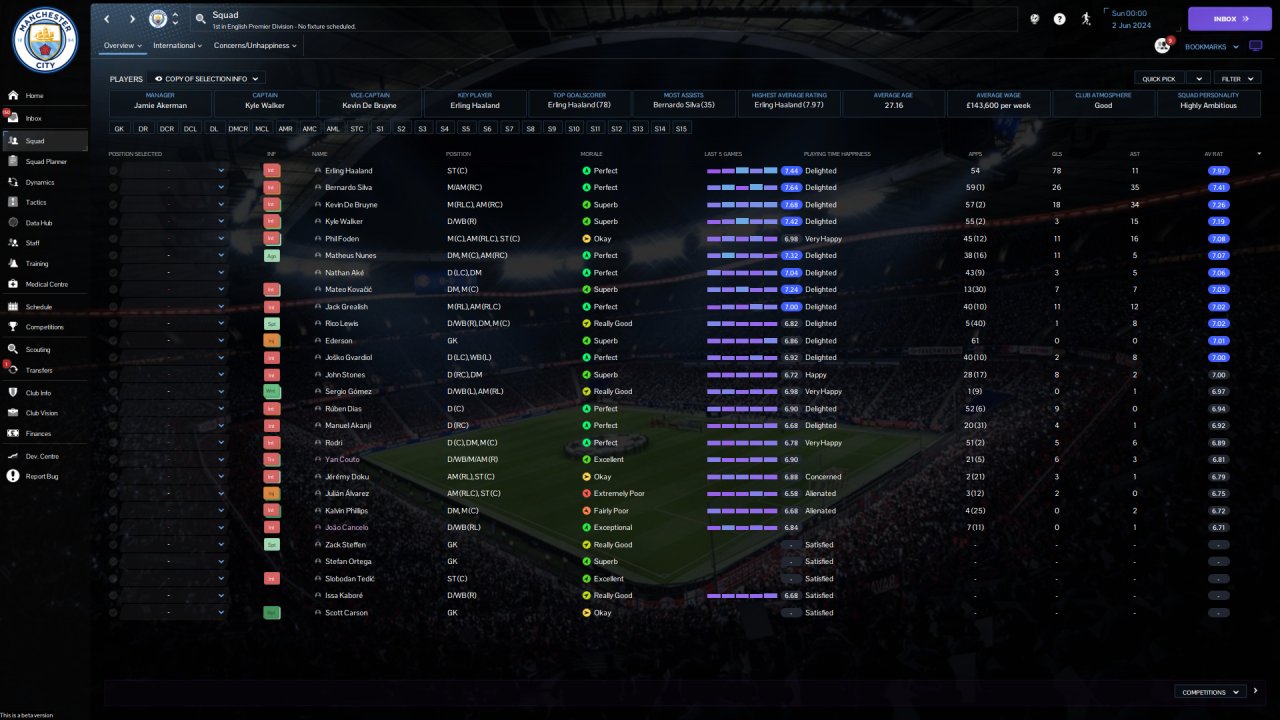Viewport: 1280px width, 720px height.
Task: Expand the Overview tab menu
Action: [123, 46]
